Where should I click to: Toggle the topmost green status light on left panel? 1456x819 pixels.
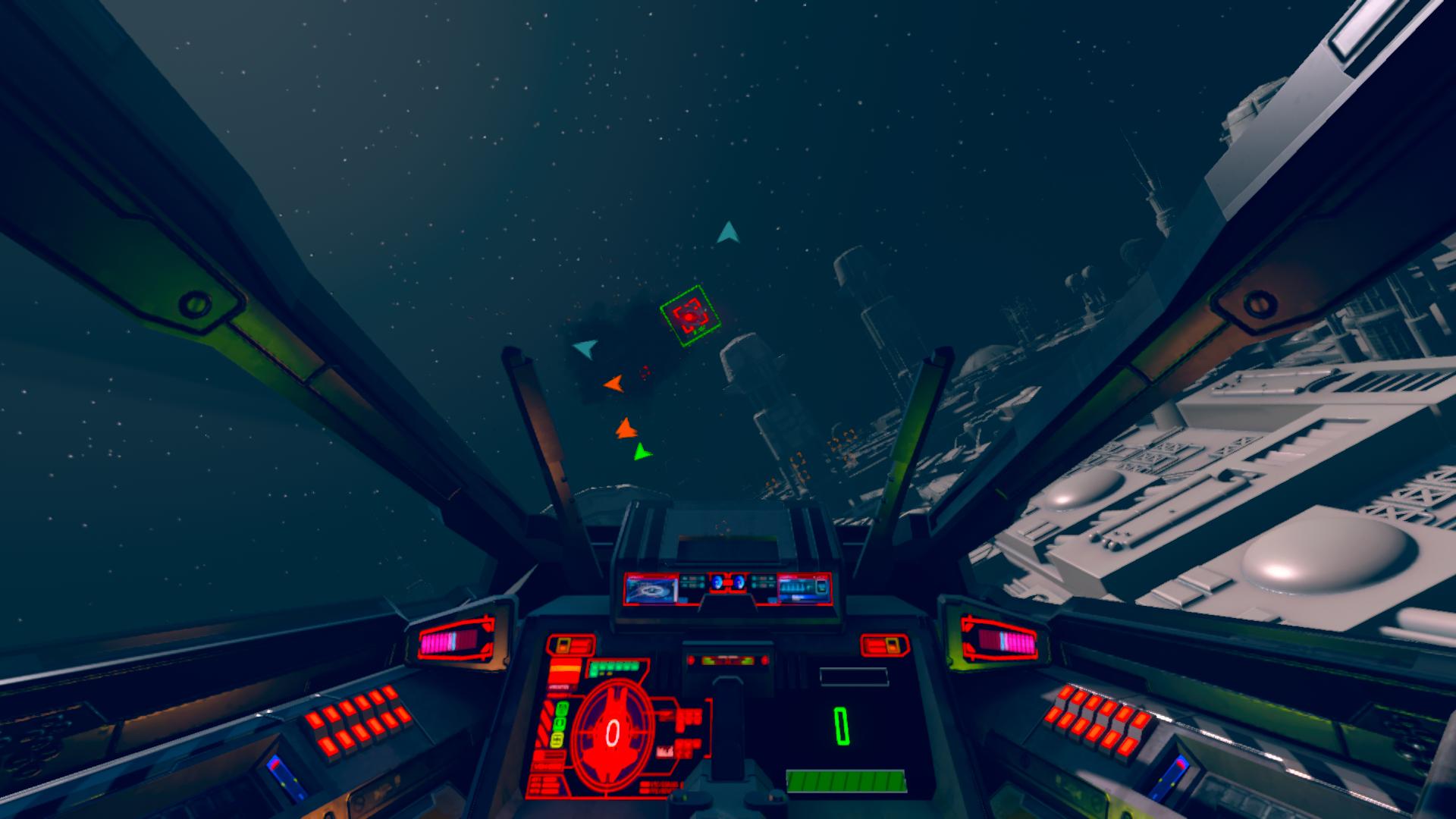tap(561, 708)
